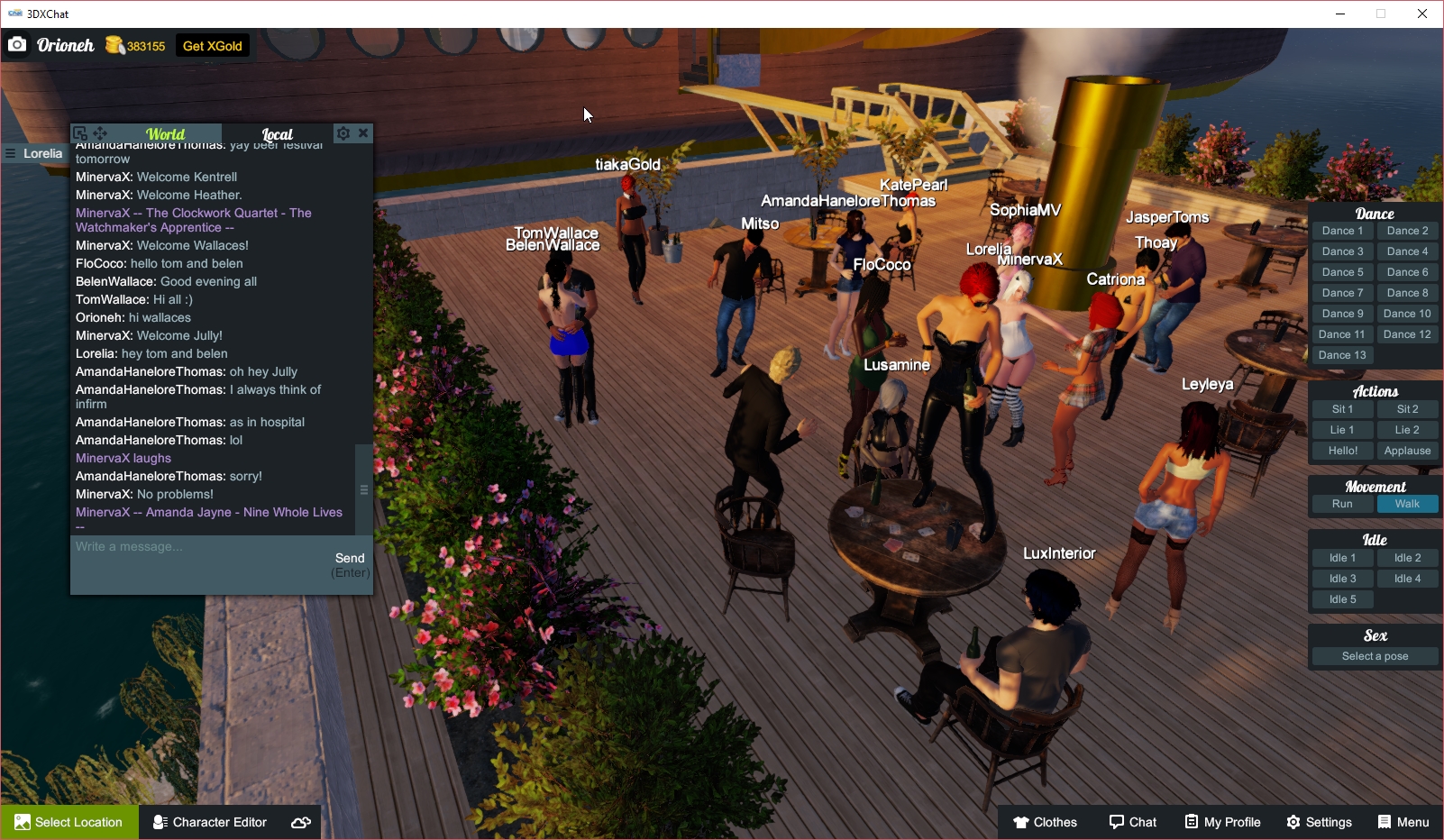Click the camera screenshot icon top-left
Viewport: 1444px width, 840px height.
[x=17, y=44]
